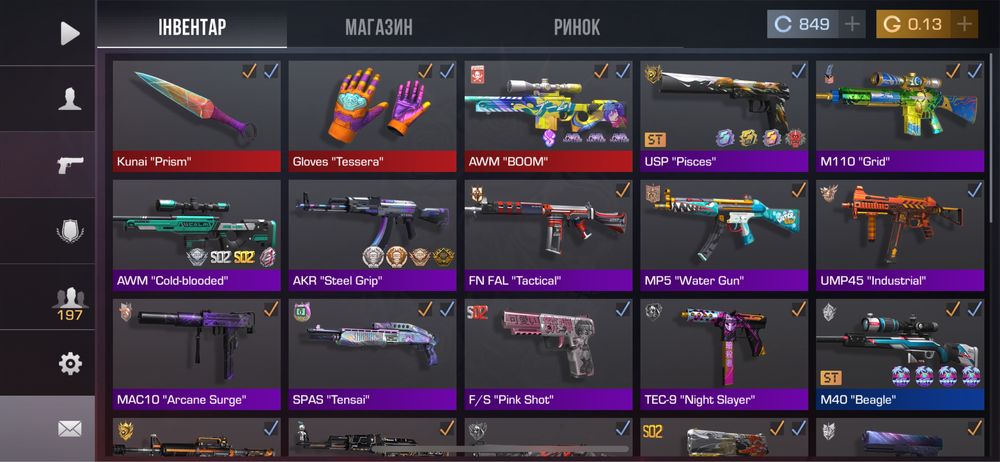Open the mail envelope inbox

click(69, 429)
